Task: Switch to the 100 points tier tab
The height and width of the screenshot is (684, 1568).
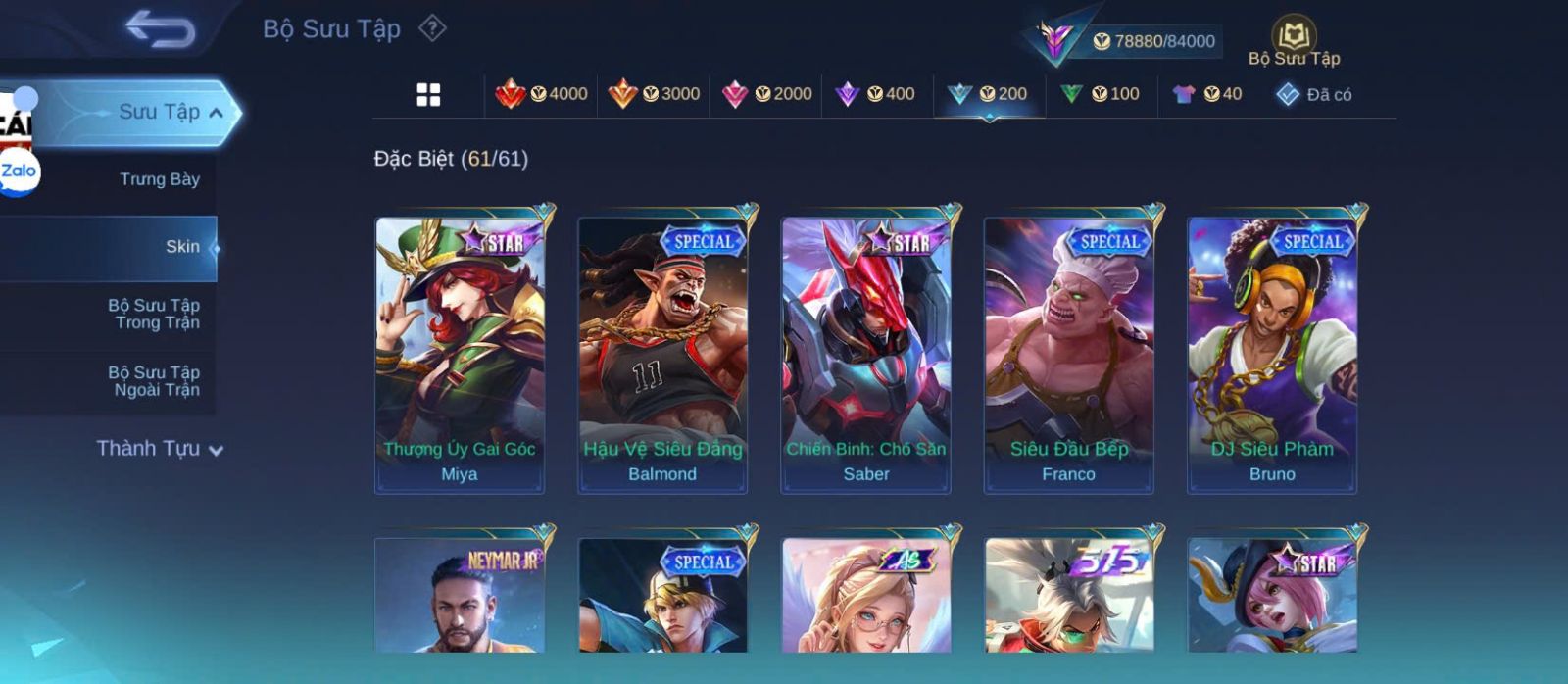Action: (1101, 94)
